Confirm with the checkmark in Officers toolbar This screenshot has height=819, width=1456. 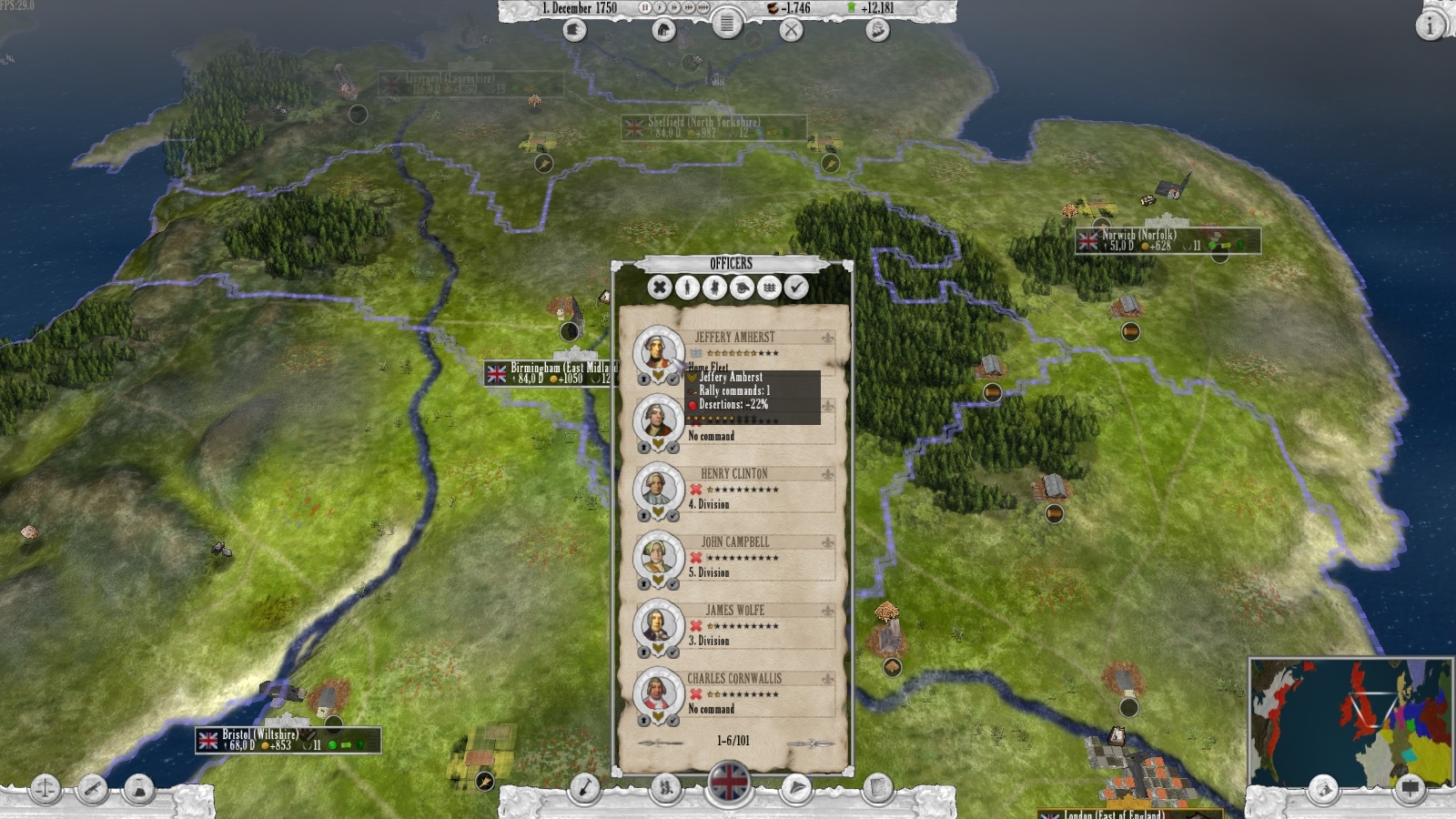[797, 288]
